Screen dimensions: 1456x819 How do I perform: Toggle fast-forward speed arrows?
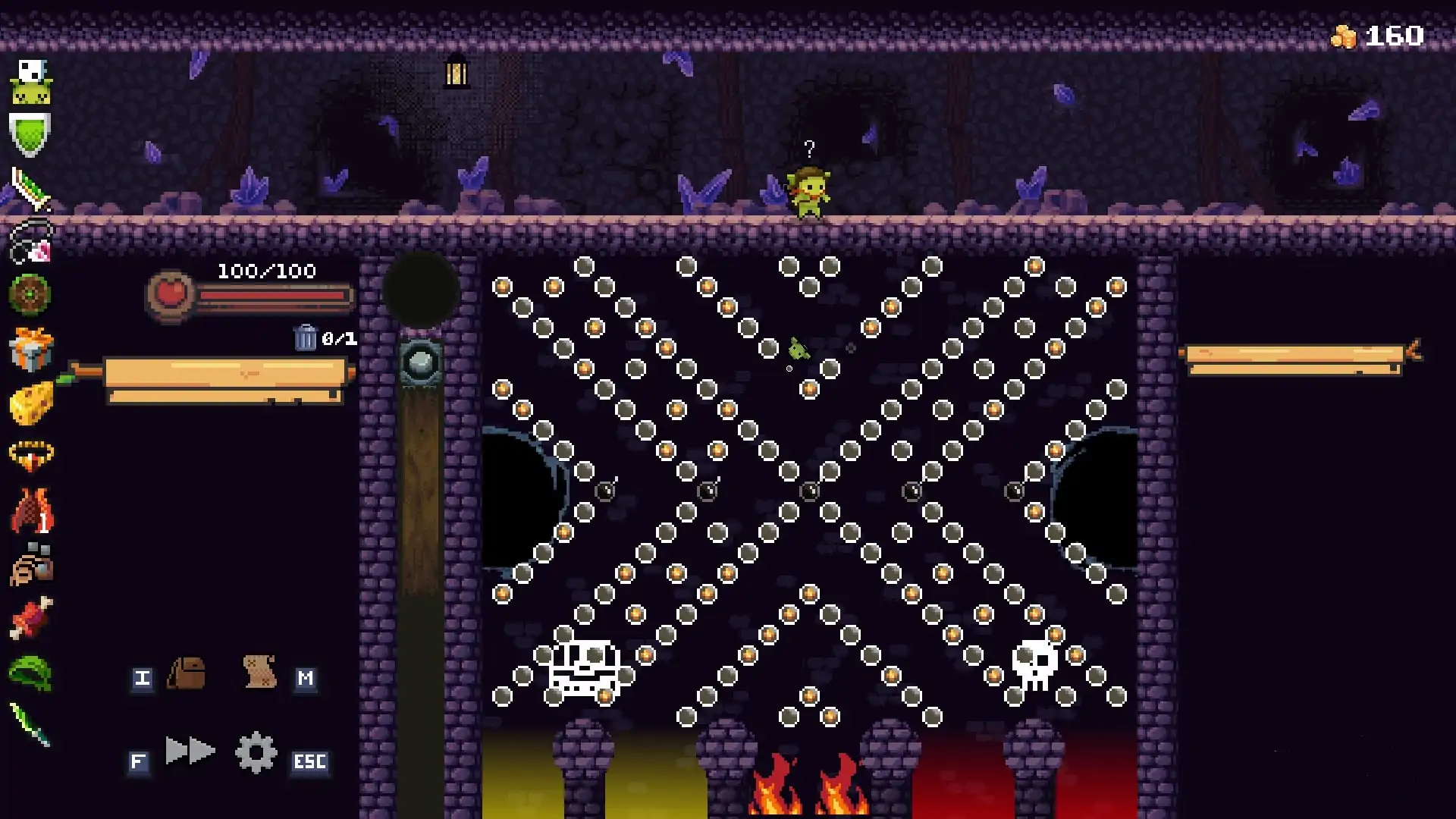190,751
